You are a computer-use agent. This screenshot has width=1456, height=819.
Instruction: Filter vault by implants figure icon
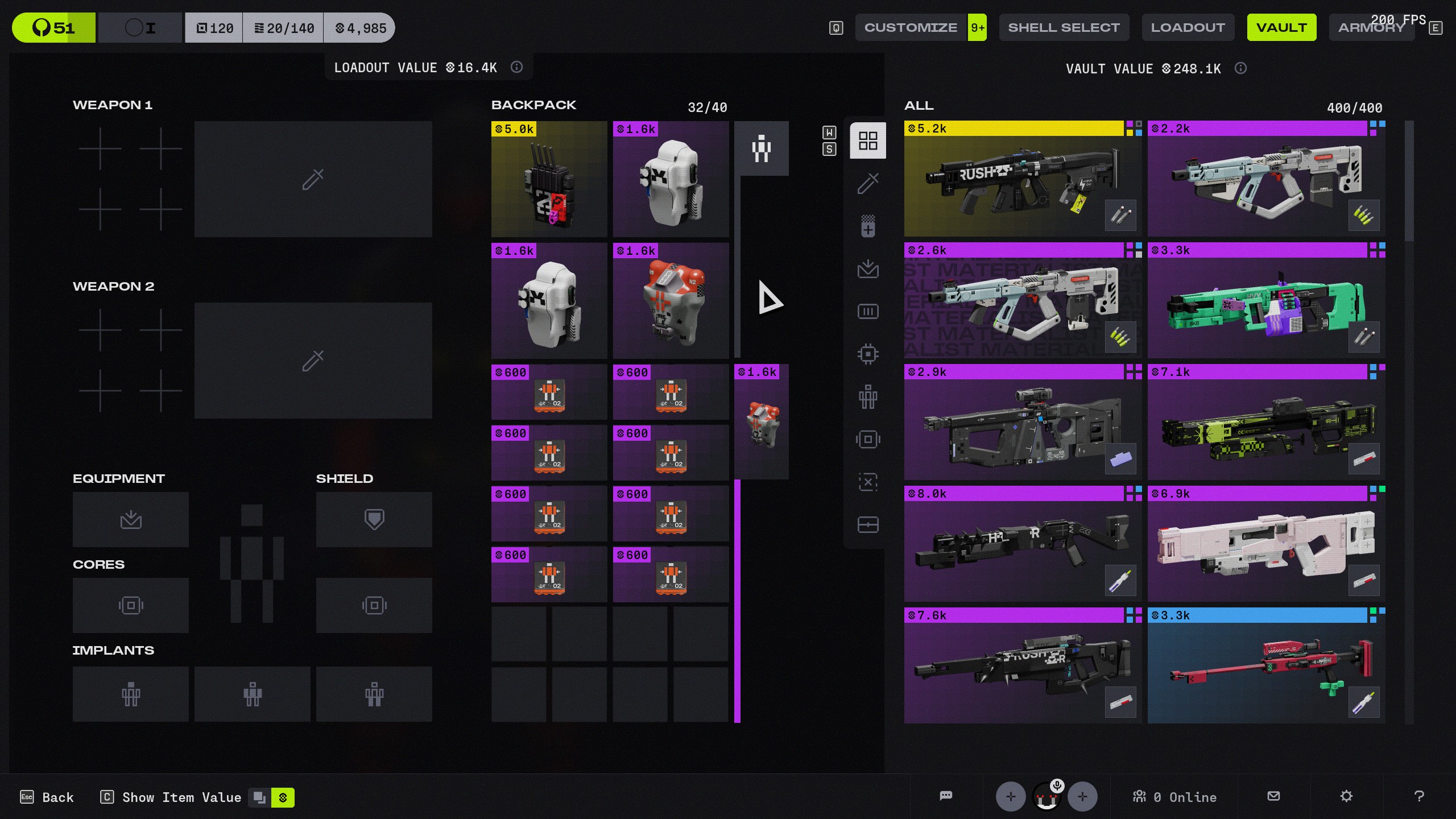pyautogui.click(x=868, y=396)
